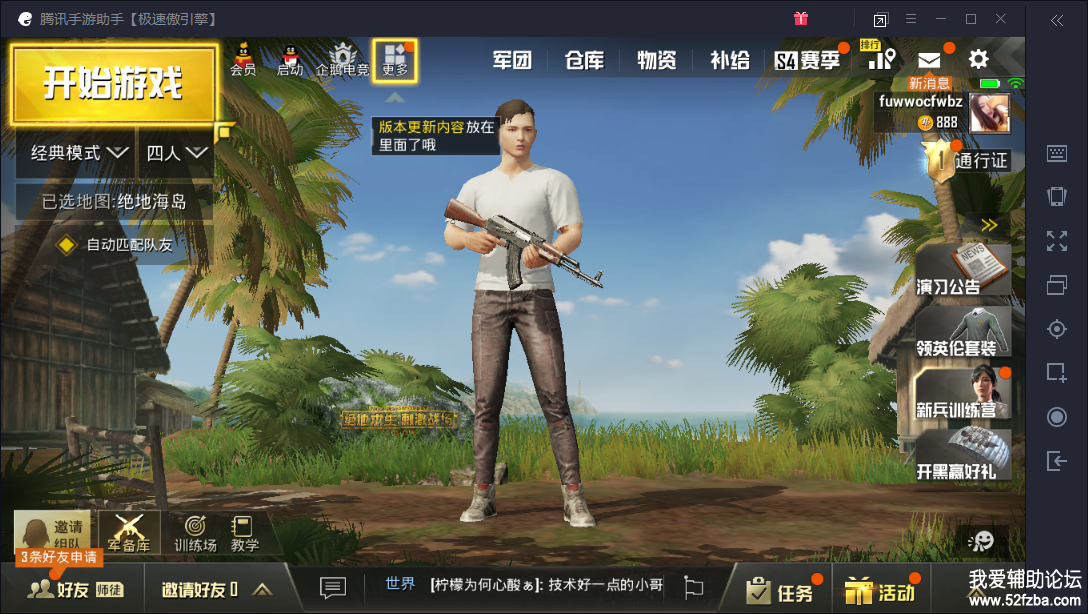Open the 通行证 pass badge
The height and width of the screenshot is (614, 1088).
(x=966, y=160)
